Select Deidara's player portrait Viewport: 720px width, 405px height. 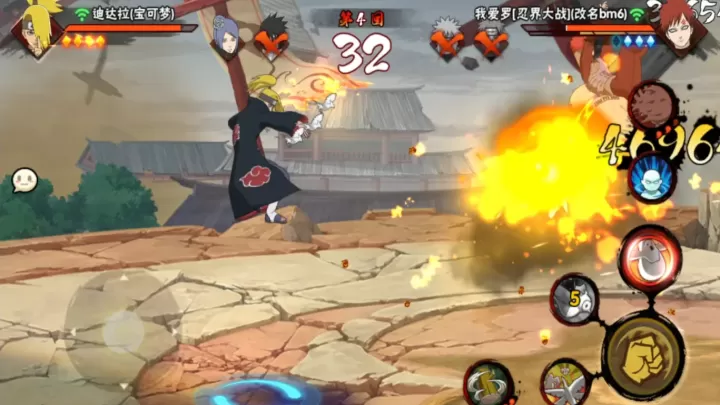tap(36, 27)
